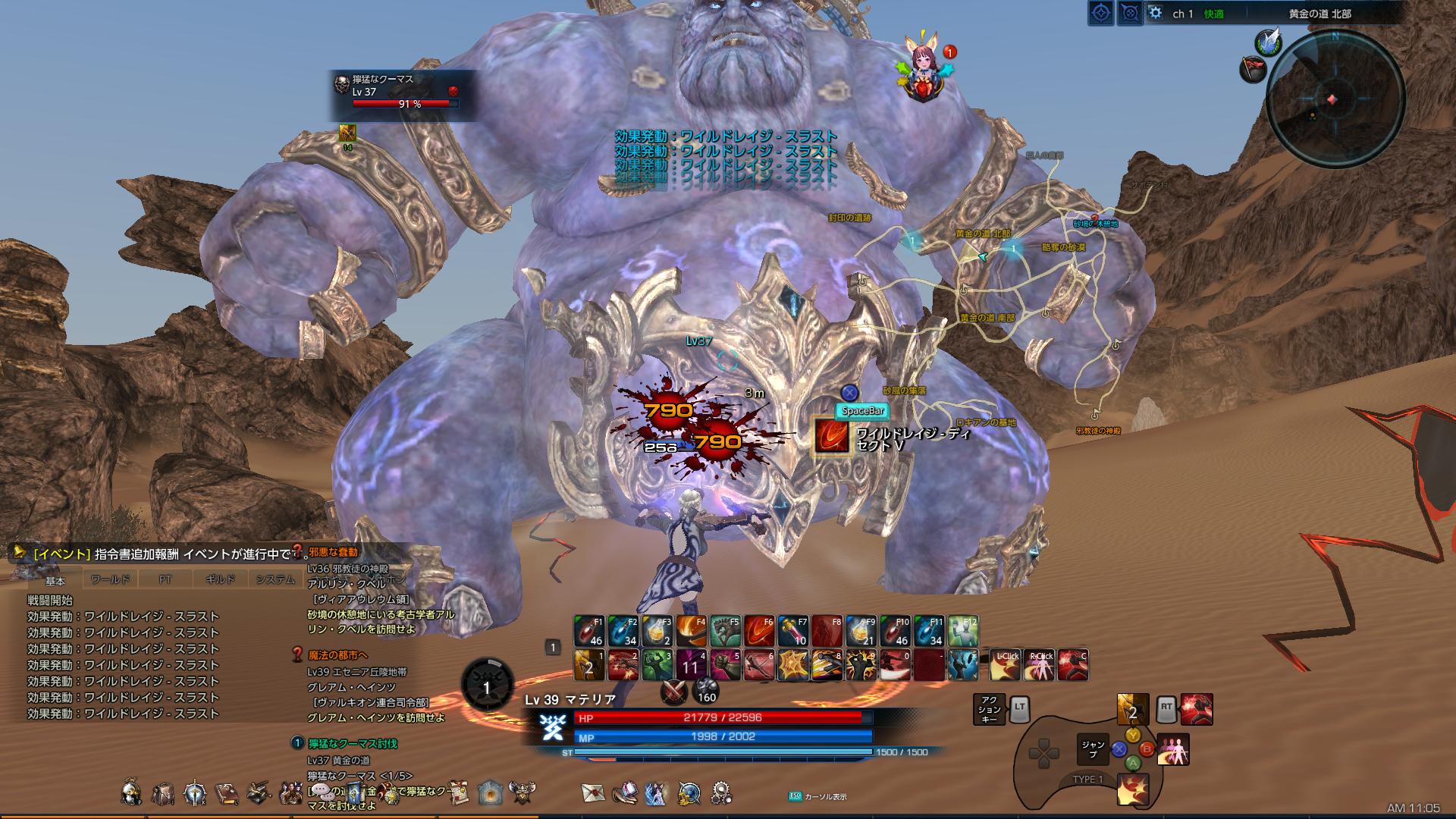
Task: Use the blue potion in the F2 slot
Action: pos(623,631)
